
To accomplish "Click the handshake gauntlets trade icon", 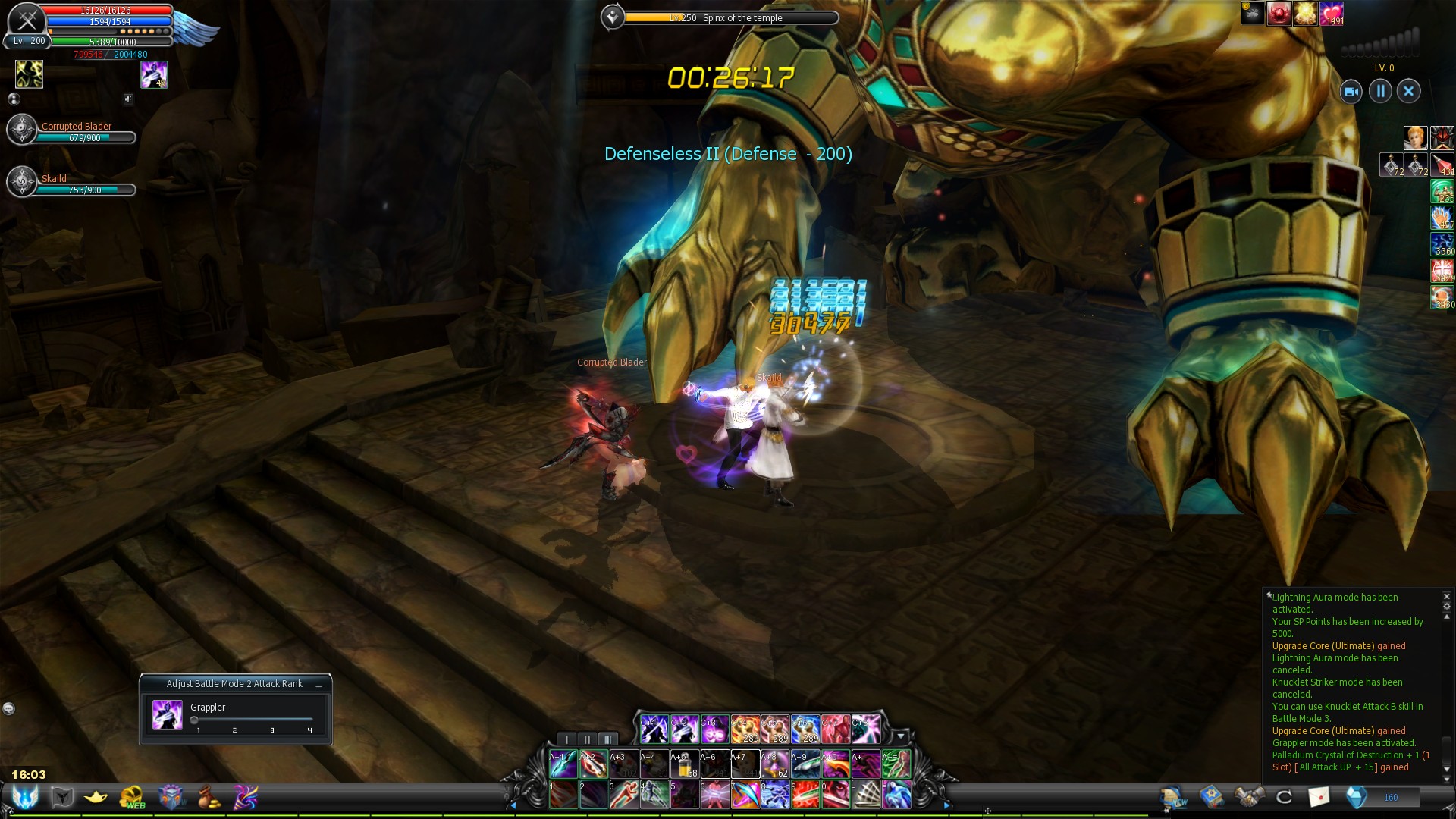I will 1250,796.
